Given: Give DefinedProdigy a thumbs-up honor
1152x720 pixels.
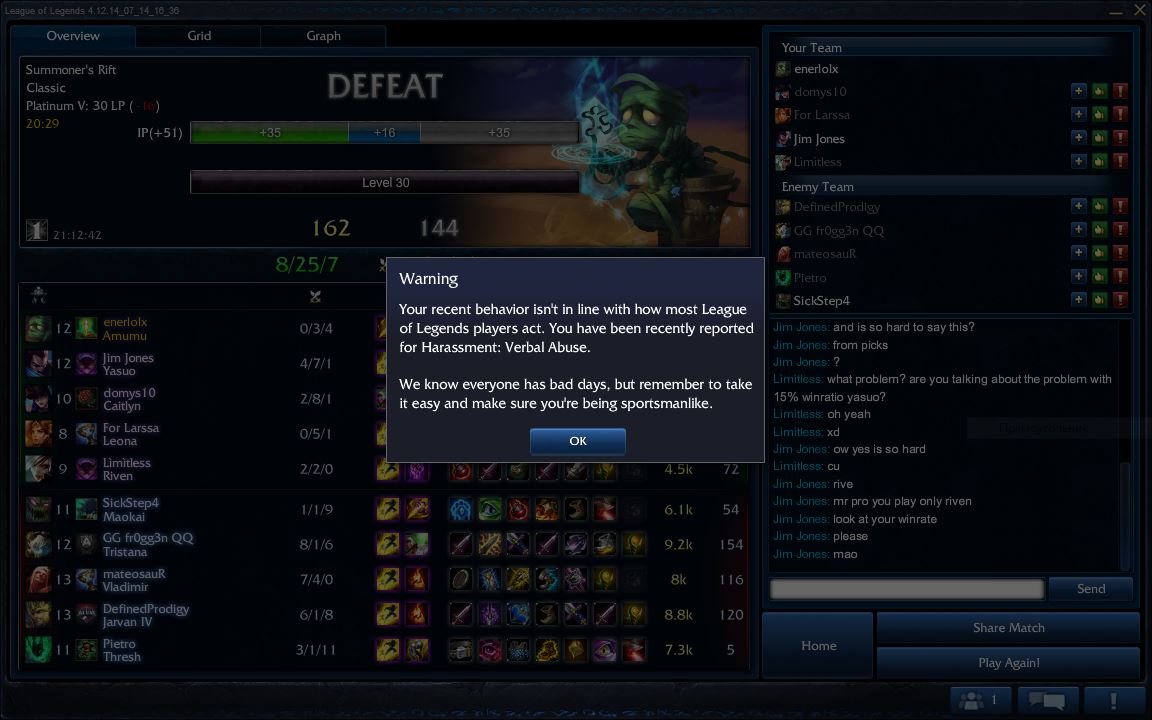Looking at the screenshot, I should click(1099, 207).
